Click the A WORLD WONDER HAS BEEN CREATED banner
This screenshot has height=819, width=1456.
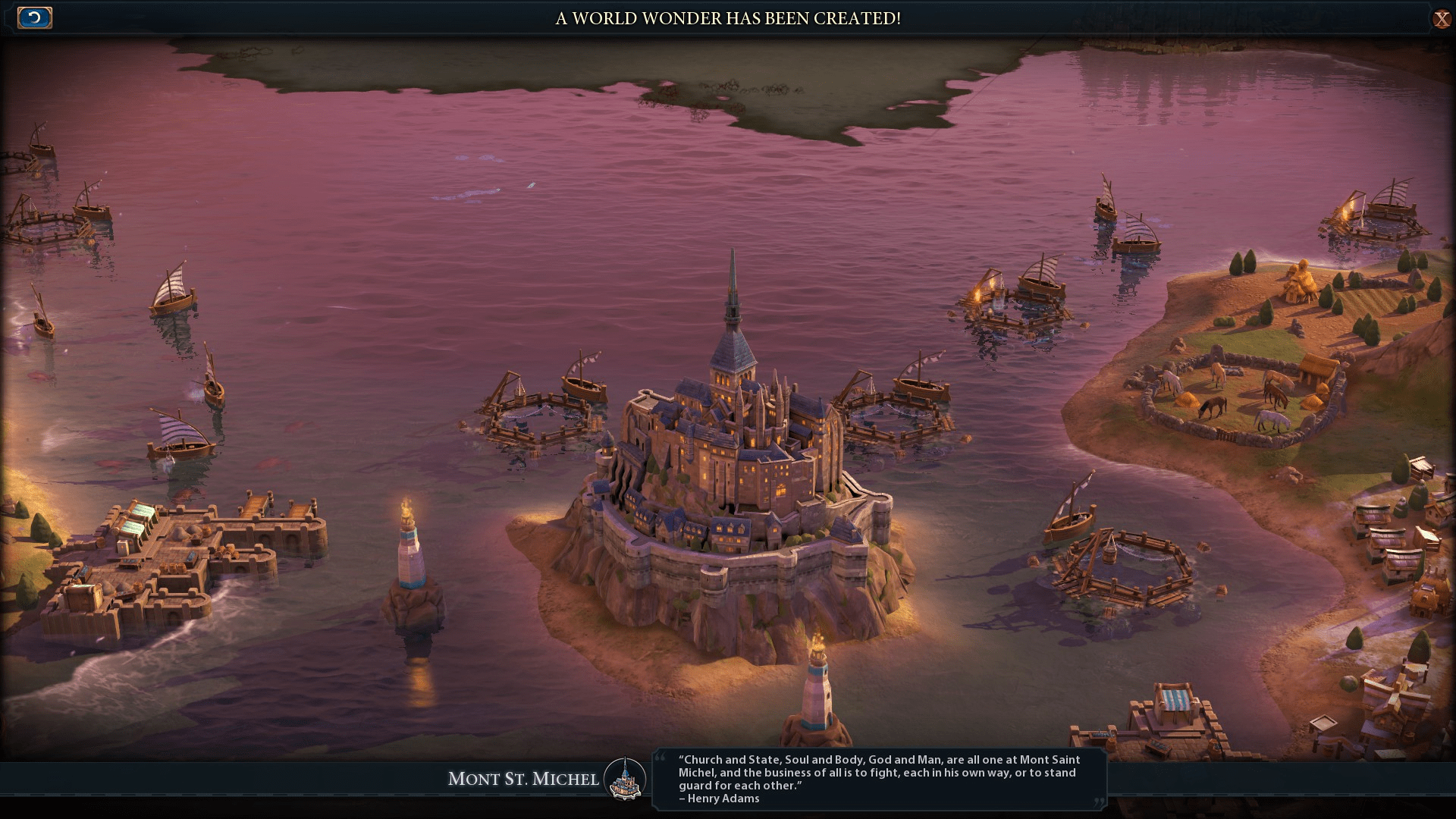point(728,19)
